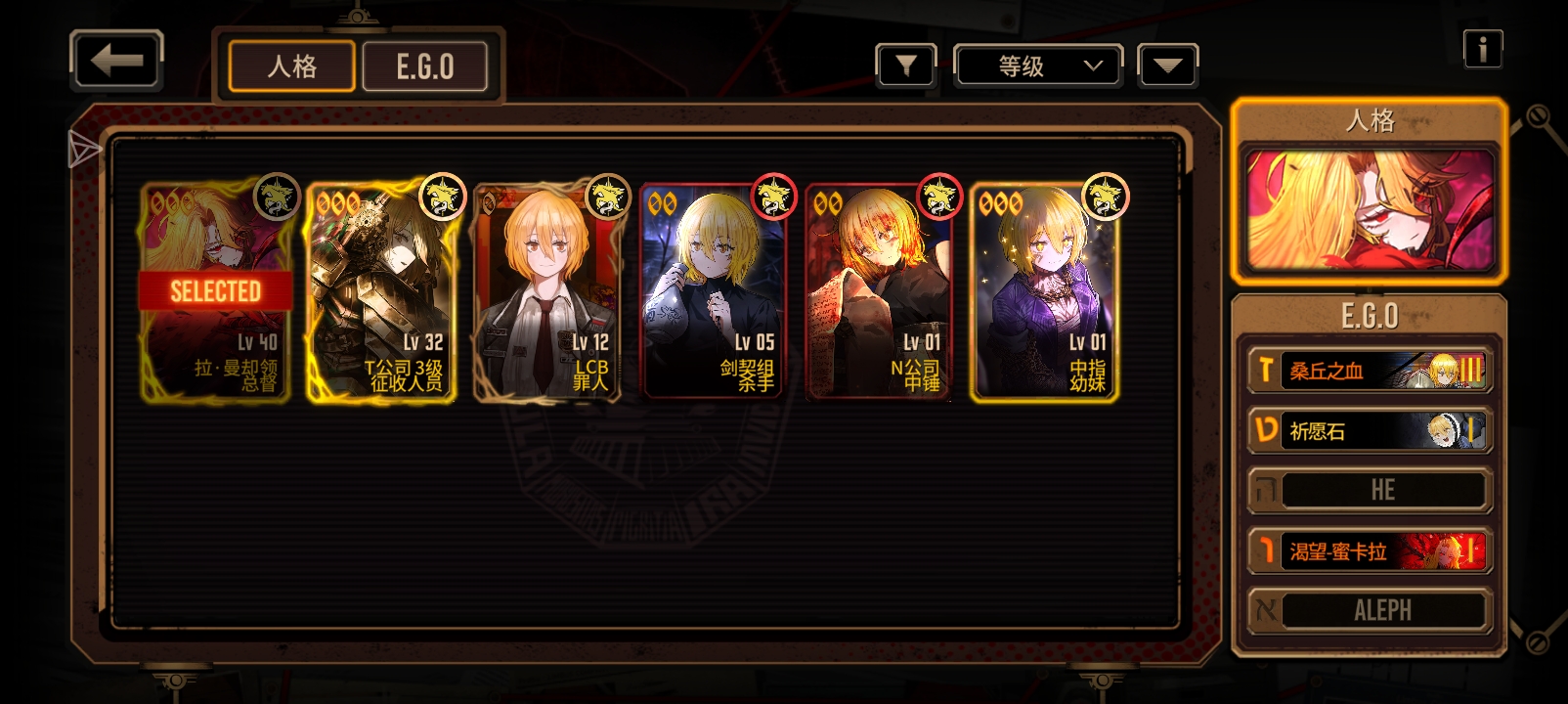Select the empty ALEPH E.G.O slot

(x=1369, y=611)
